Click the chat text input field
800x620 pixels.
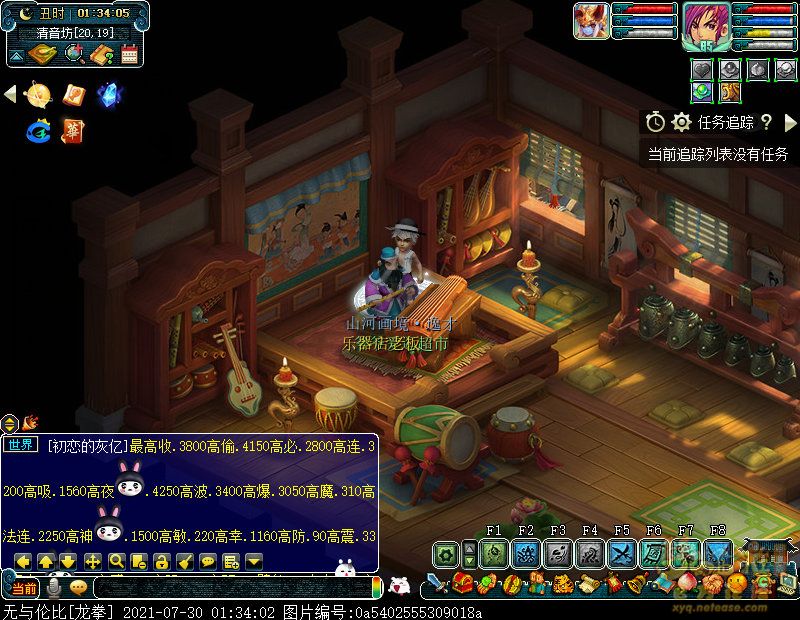(230, 588)
